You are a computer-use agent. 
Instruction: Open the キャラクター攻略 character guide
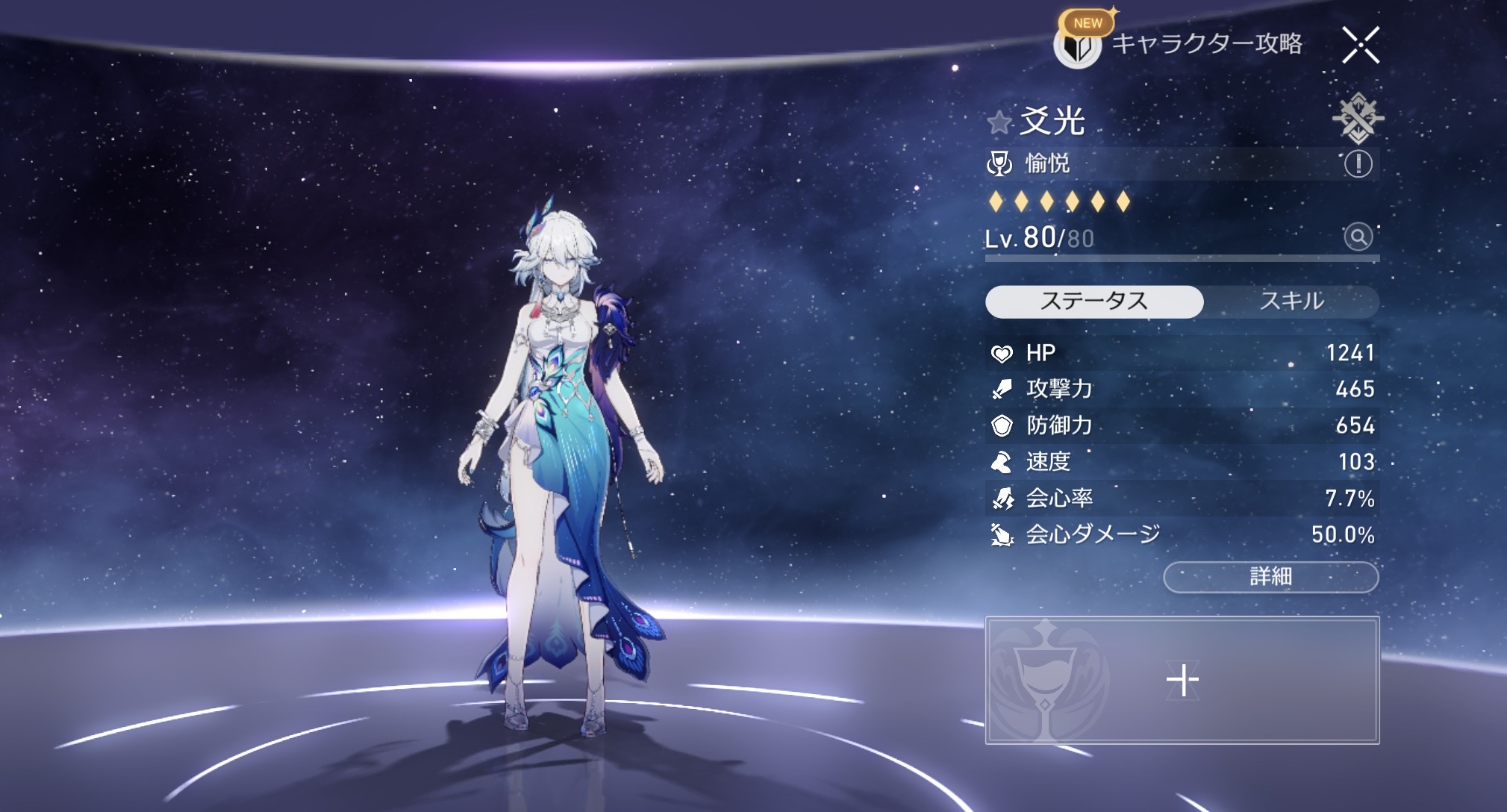[1179, 44]
